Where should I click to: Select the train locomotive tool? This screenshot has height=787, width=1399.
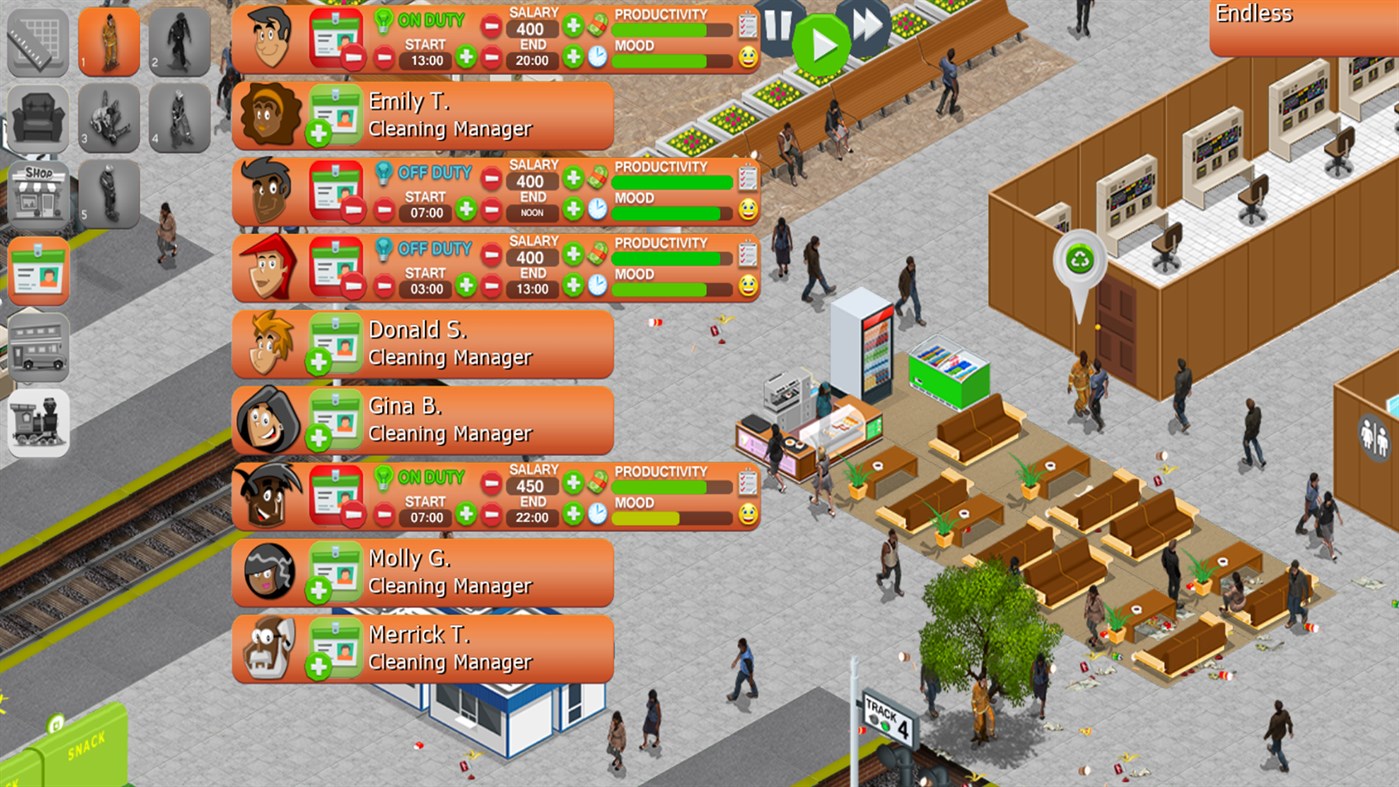(x=38, y=422)
